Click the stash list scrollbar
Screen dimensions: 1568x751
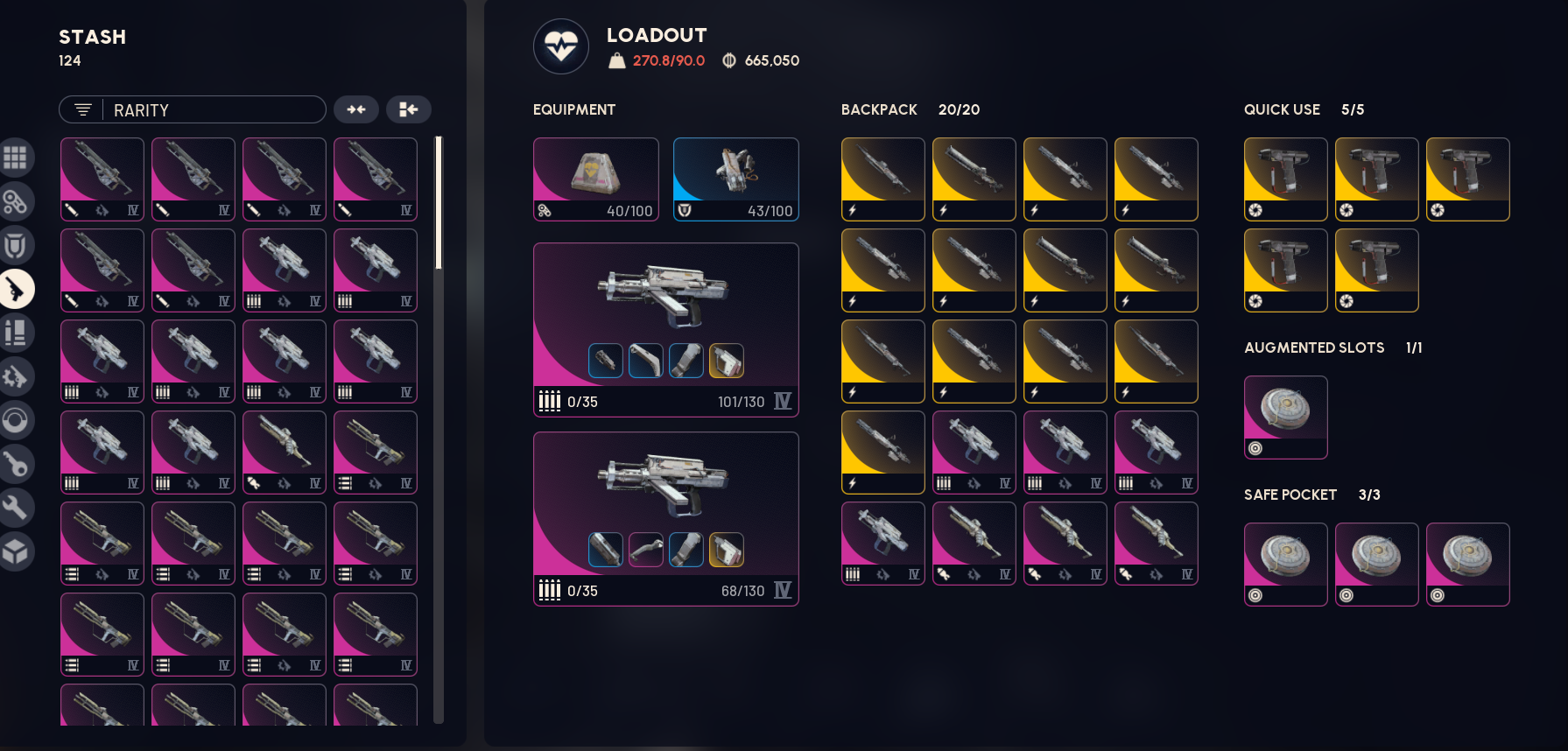point(439,203)
